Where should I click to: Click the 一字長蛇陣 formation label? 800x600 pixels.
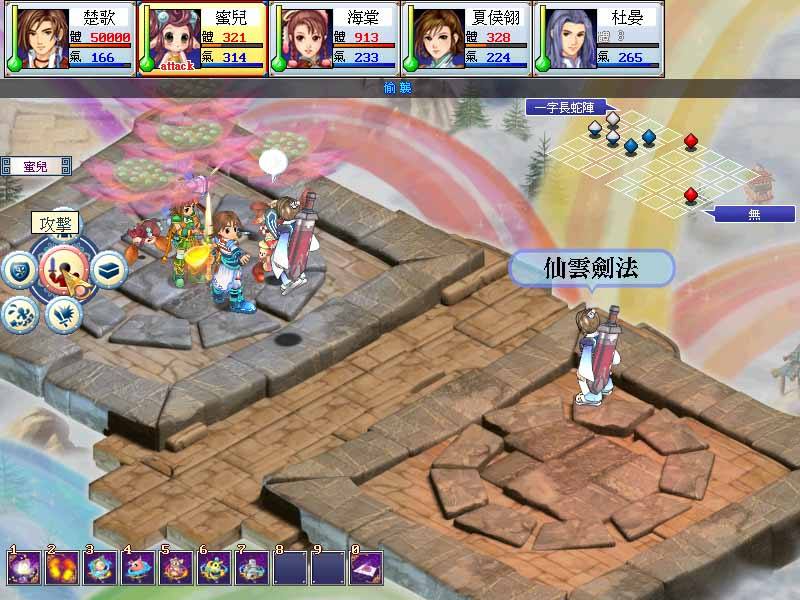(x=567, y=107)
